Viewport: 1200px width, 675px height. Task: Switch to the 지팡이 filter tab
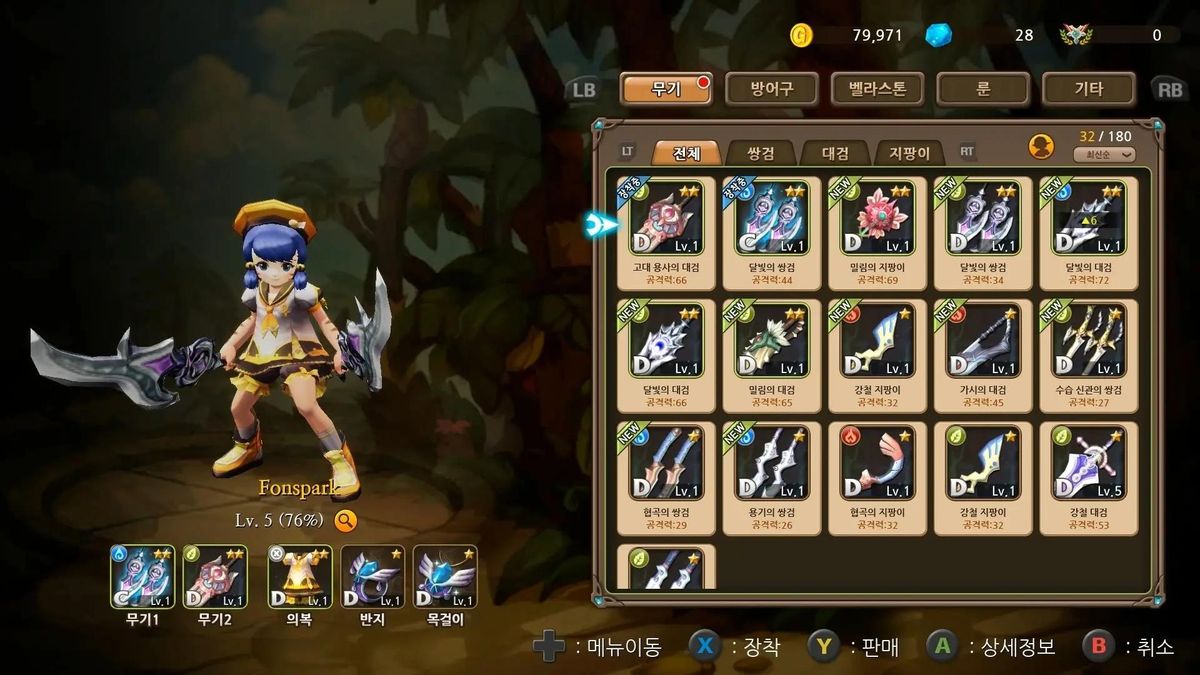coord(909,153)
